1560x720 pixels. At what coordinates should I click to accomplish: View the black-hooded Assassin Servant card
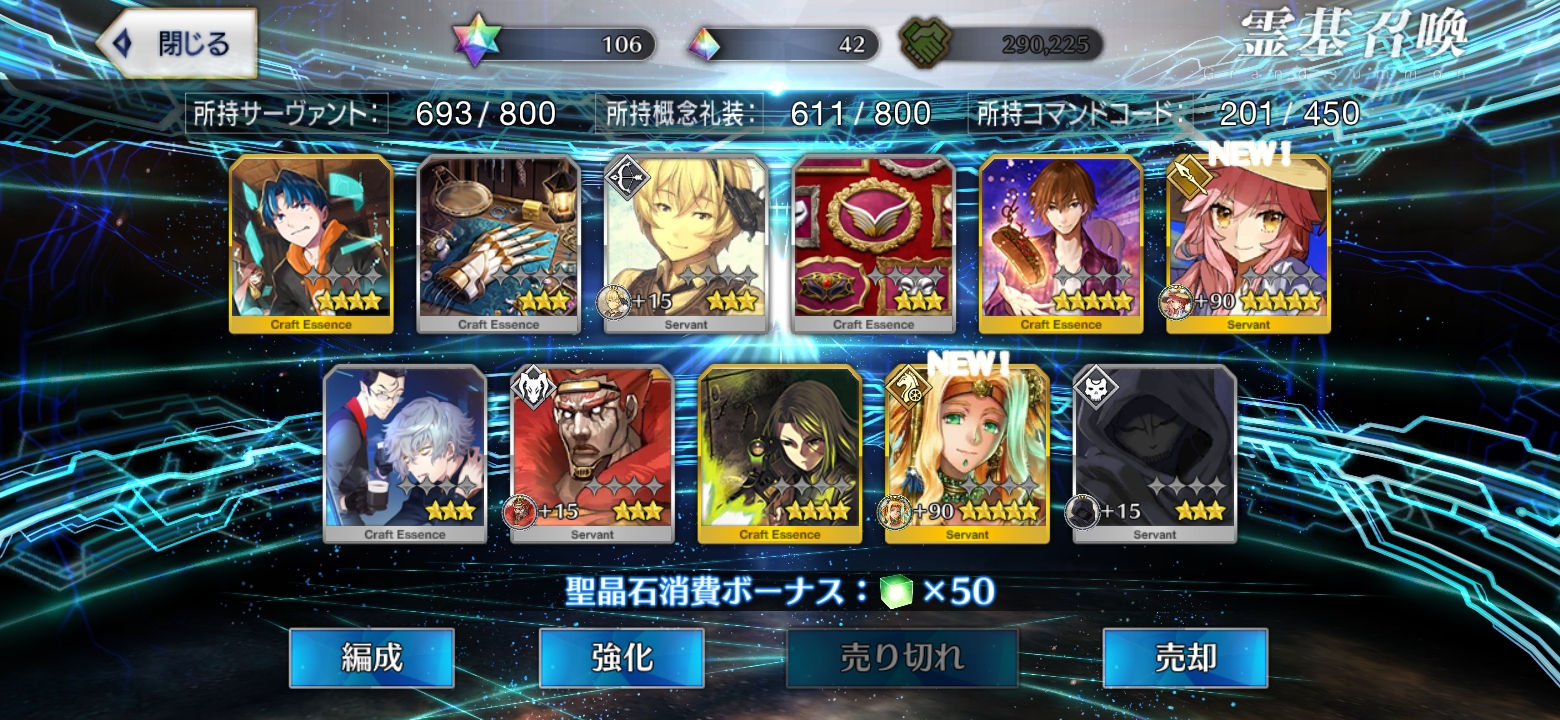click(1155, 453)
